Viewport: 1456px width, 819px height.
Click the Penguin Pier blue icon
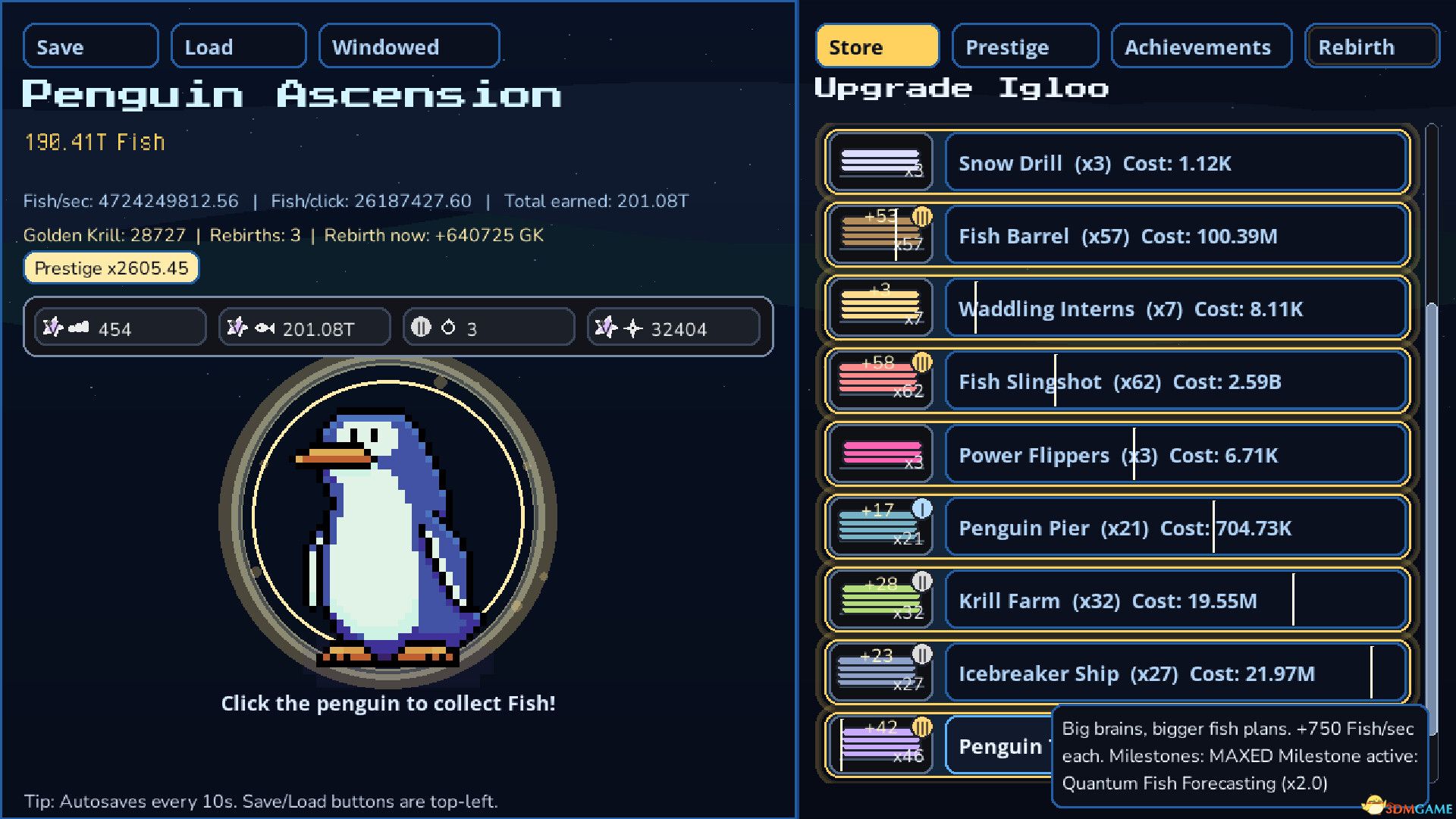pos(880,527)
